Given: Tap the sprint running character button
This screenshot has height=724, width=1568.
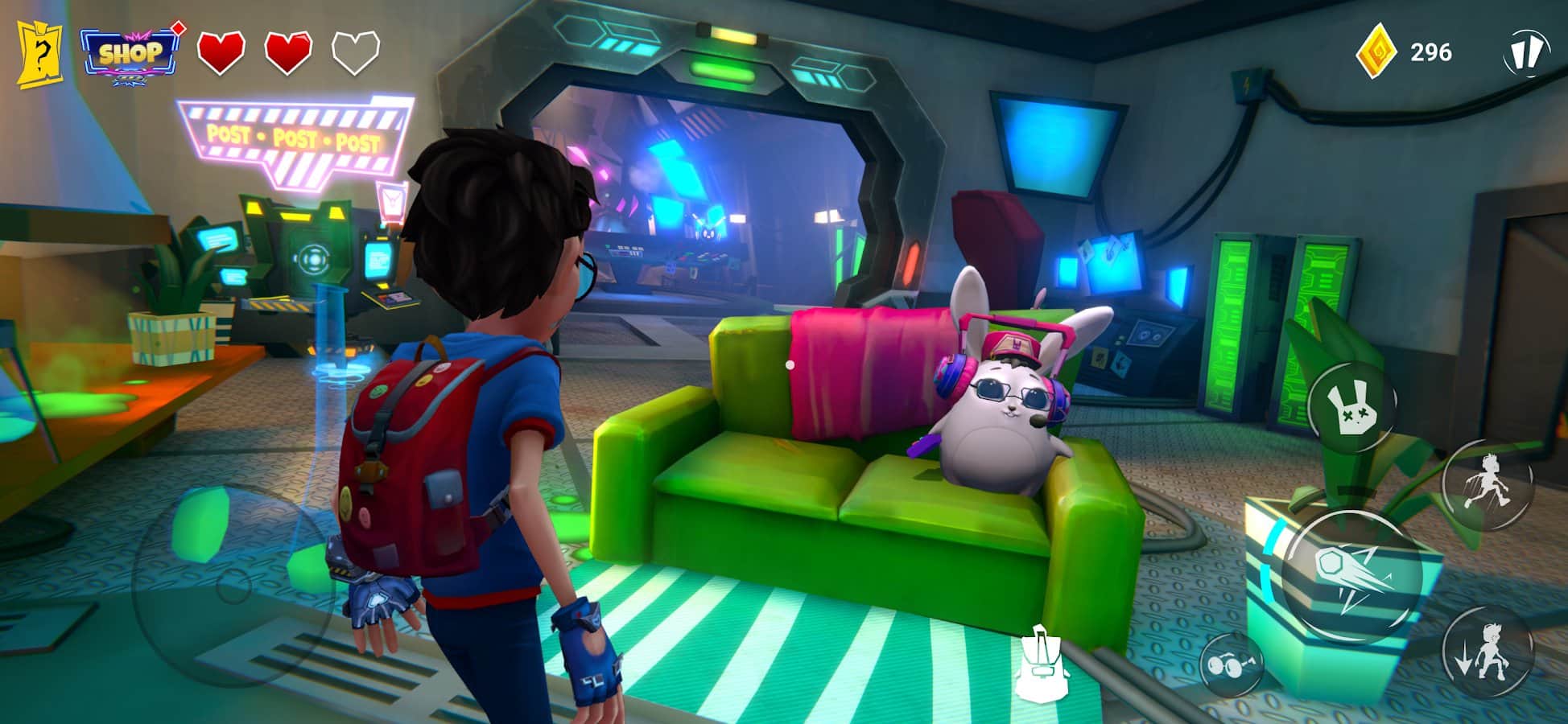Looking at the screenshot, I should [1486, 483].
